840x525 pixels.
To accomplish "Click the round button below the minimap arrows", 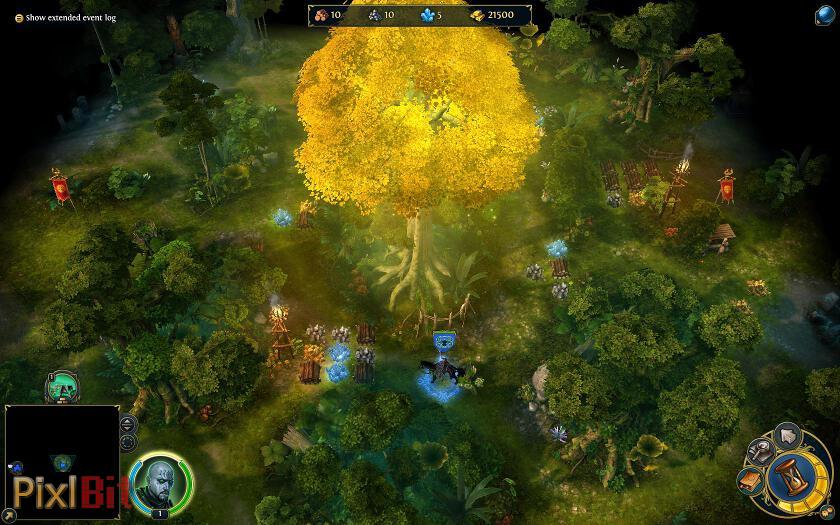I will pyautogui.click(x=127, y=443).
